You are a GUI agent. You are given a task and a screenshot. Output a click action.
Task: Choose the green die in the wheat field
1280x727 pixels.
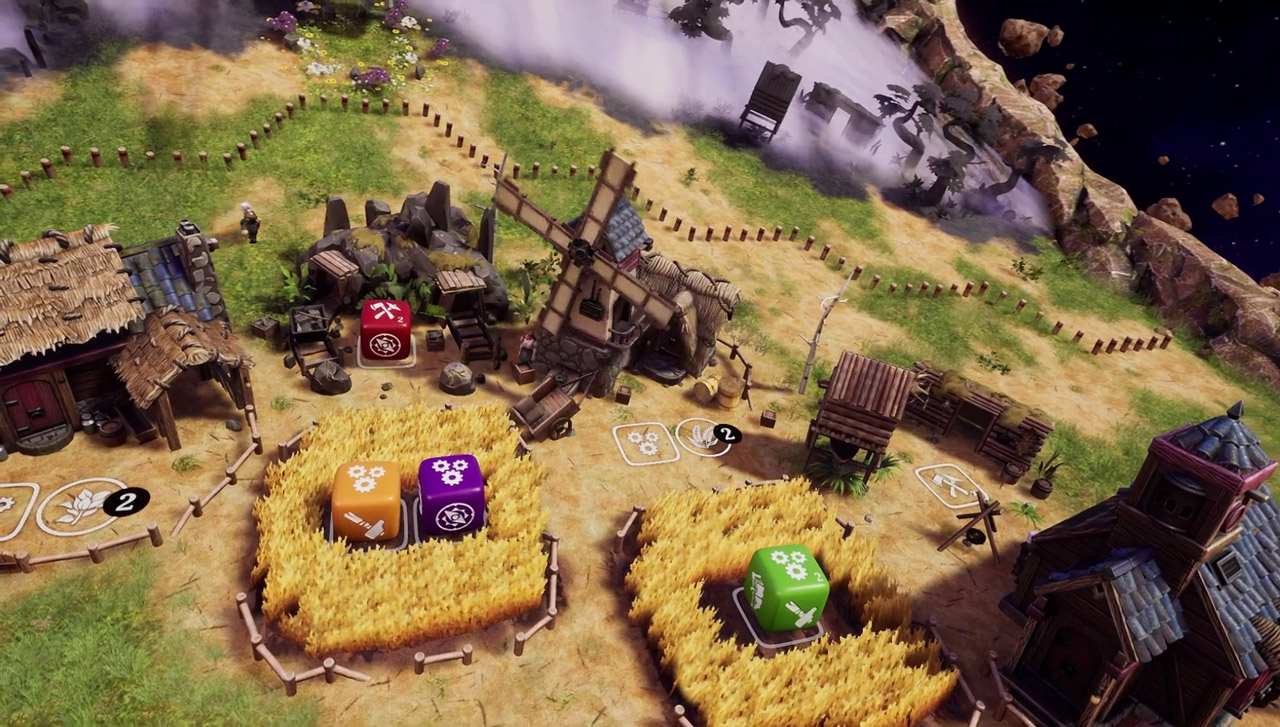pos(786,587)
